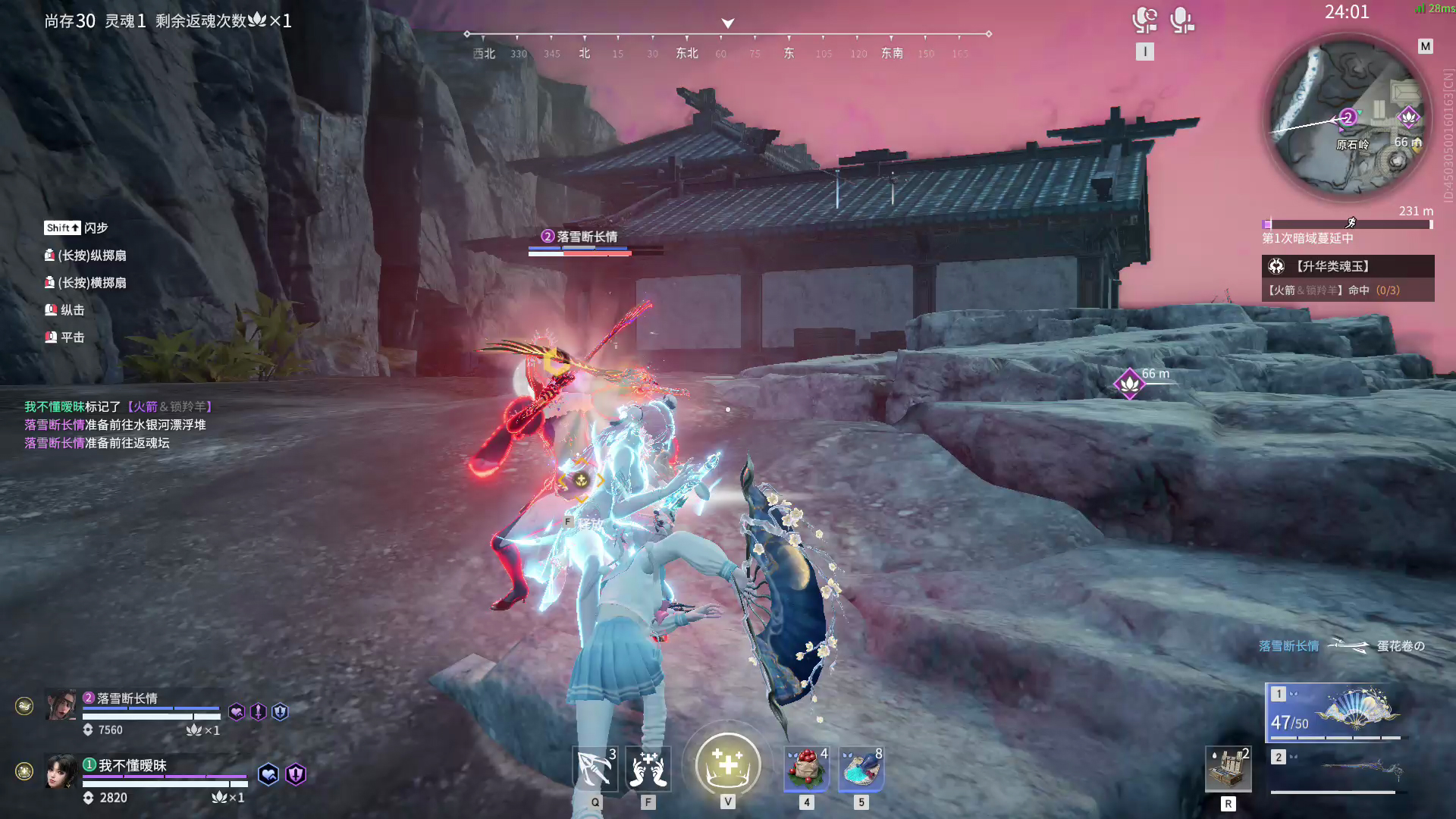Toggle the team voice microphone icon
Screen dimensions: 1456x819
pos(1144,20)
